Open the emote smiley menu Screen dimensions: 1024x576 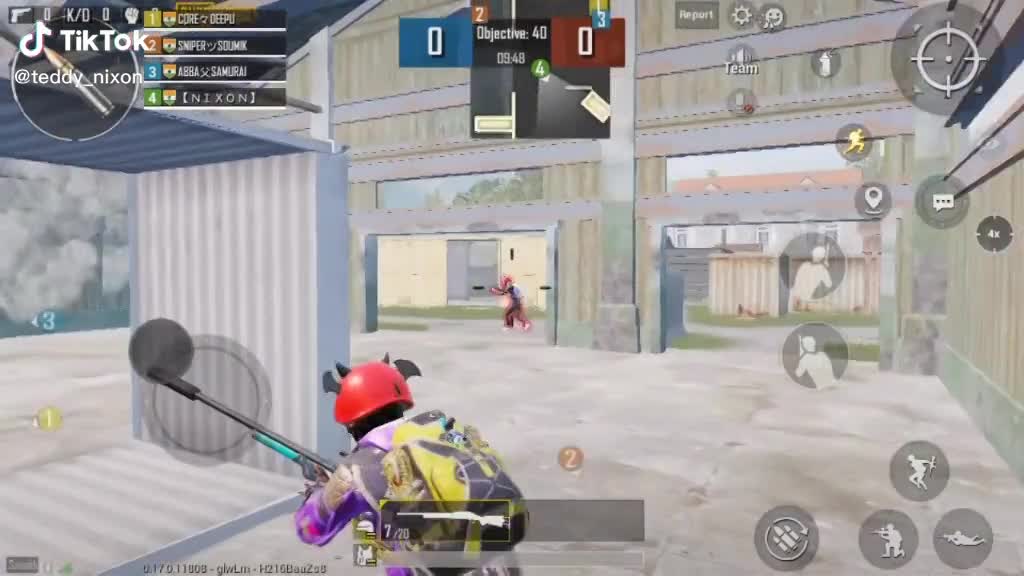click(772, 17)
